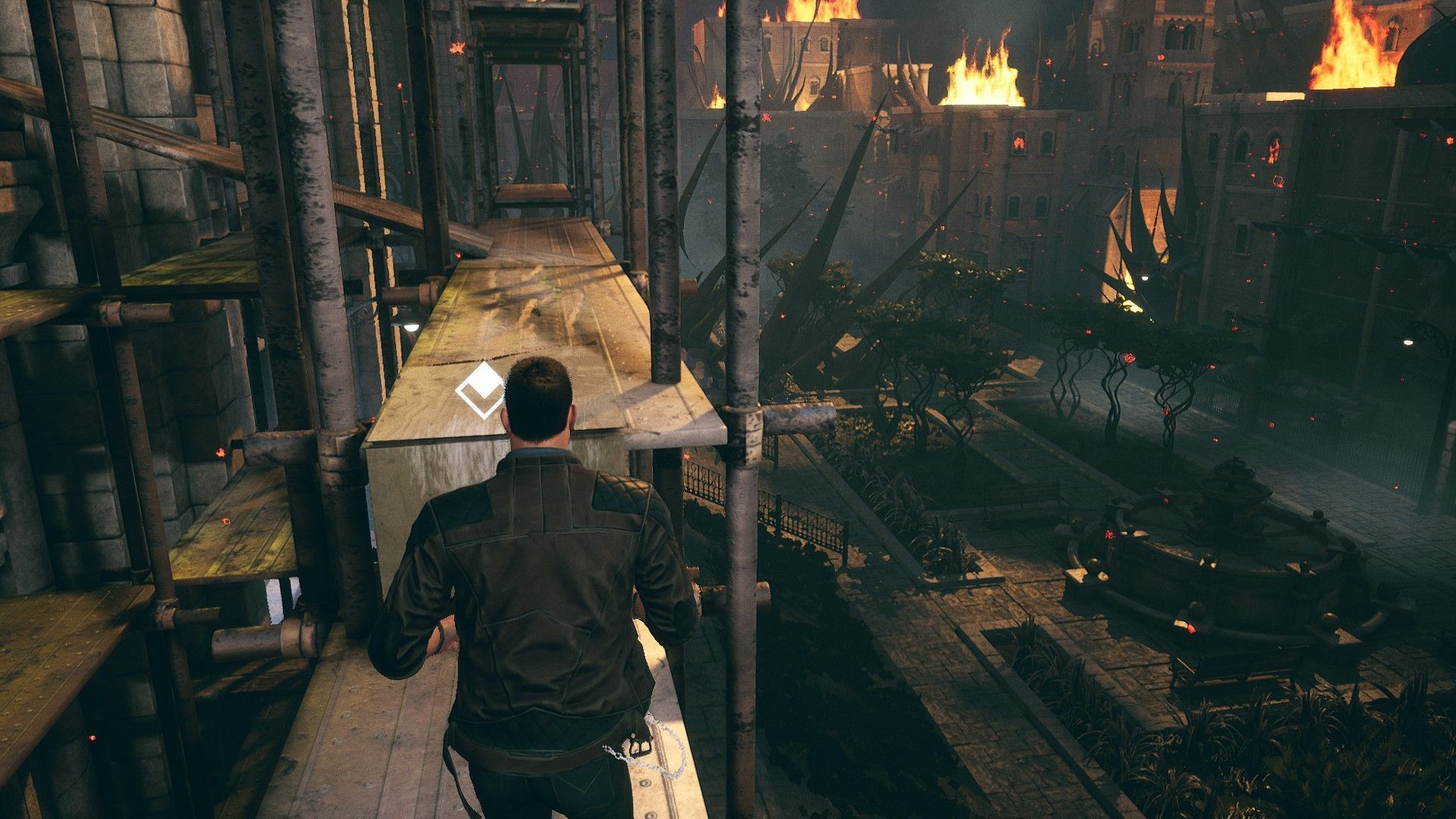This screenshot has height=819, width=1456.
Task: Click the white diamond drop-down marker
Action: [481, 391]
